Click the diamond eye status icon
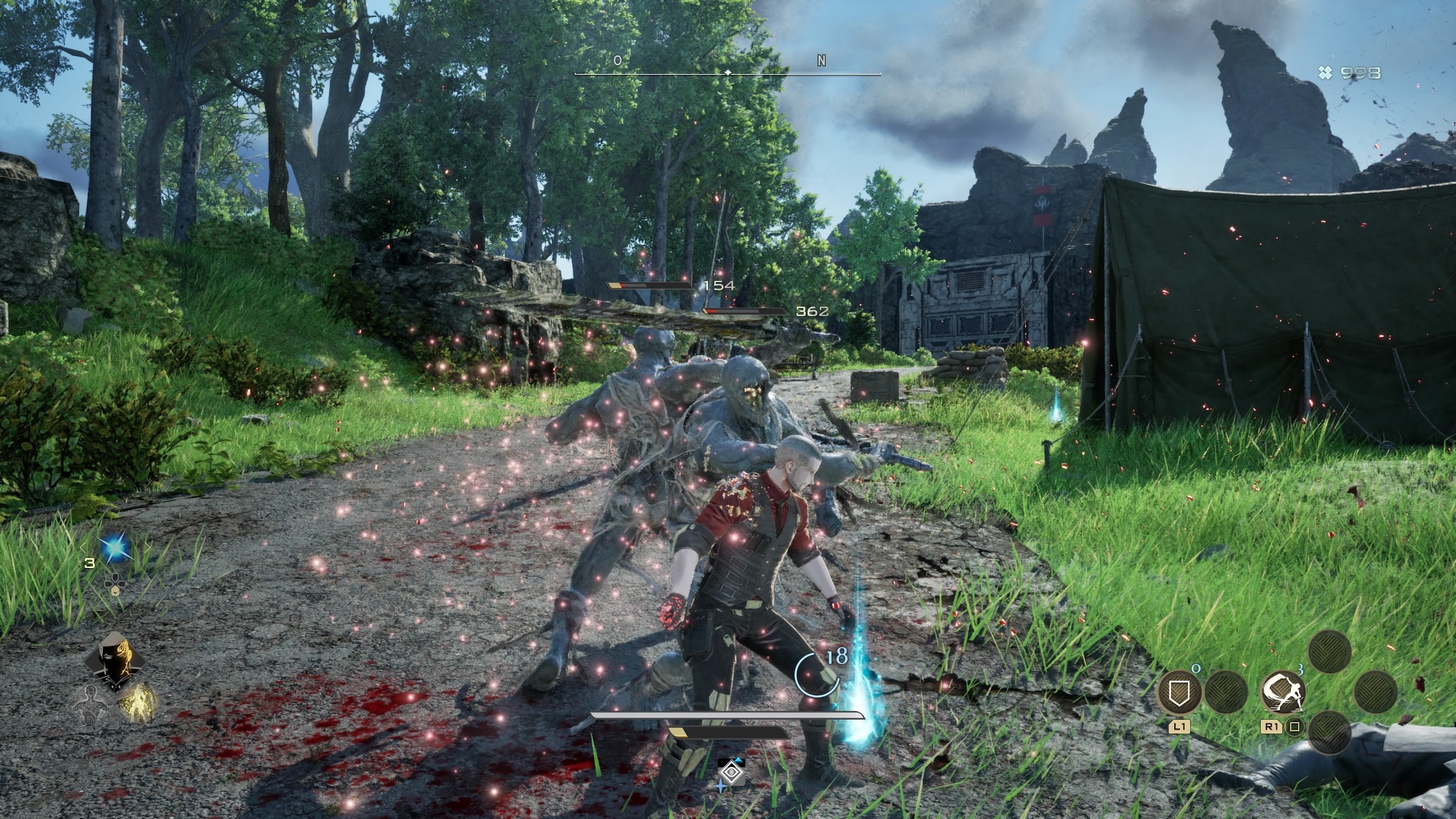The width and height of the screenshot is (1456, 819). pyautogui.click(x=731, y=773)
